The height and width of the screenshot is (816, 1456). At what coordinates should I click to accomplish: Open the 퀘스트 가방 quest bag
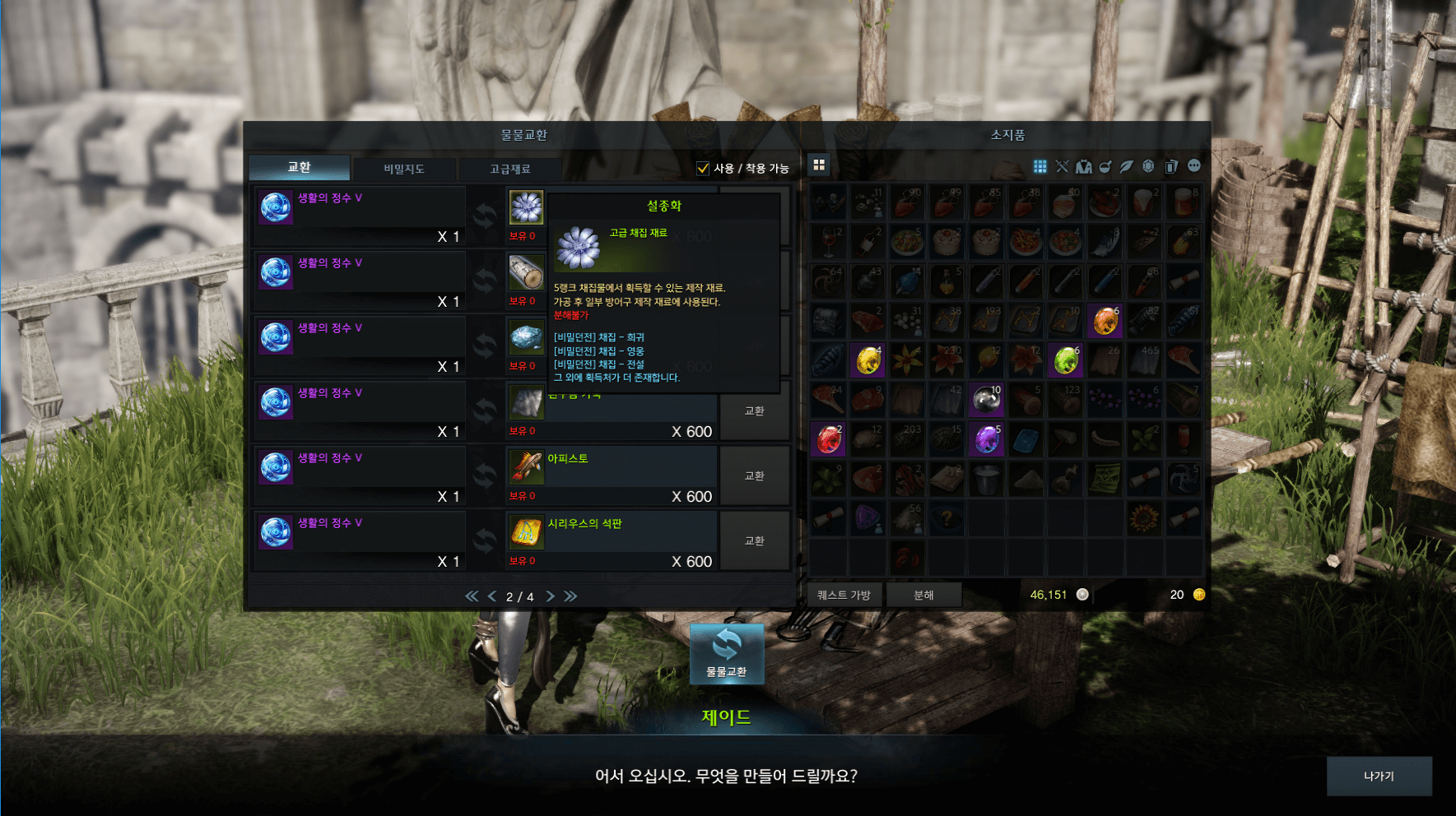pos(844,595)
